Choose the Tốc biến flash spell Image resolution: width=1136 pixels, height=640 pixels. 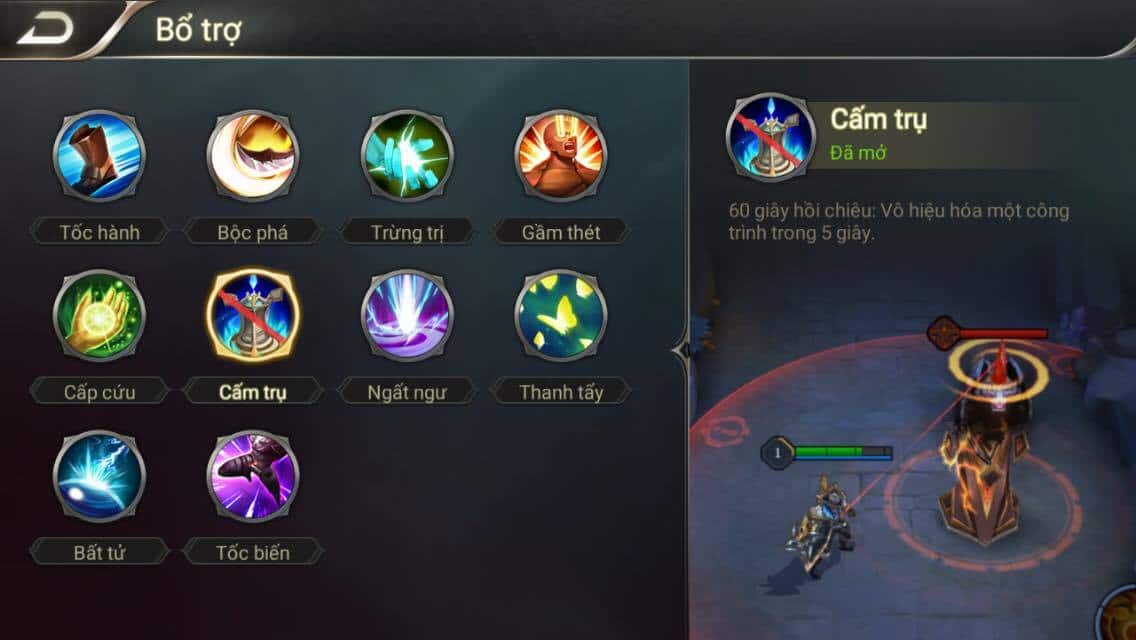[253, 476]
